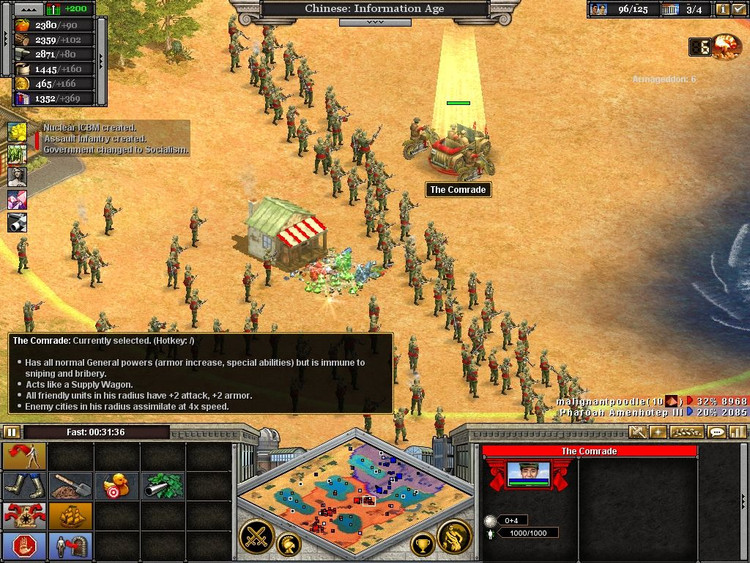This screenshot has height=563, width=750.
Task: Select the garrison doorway command icon
Action: click(70, 546)
